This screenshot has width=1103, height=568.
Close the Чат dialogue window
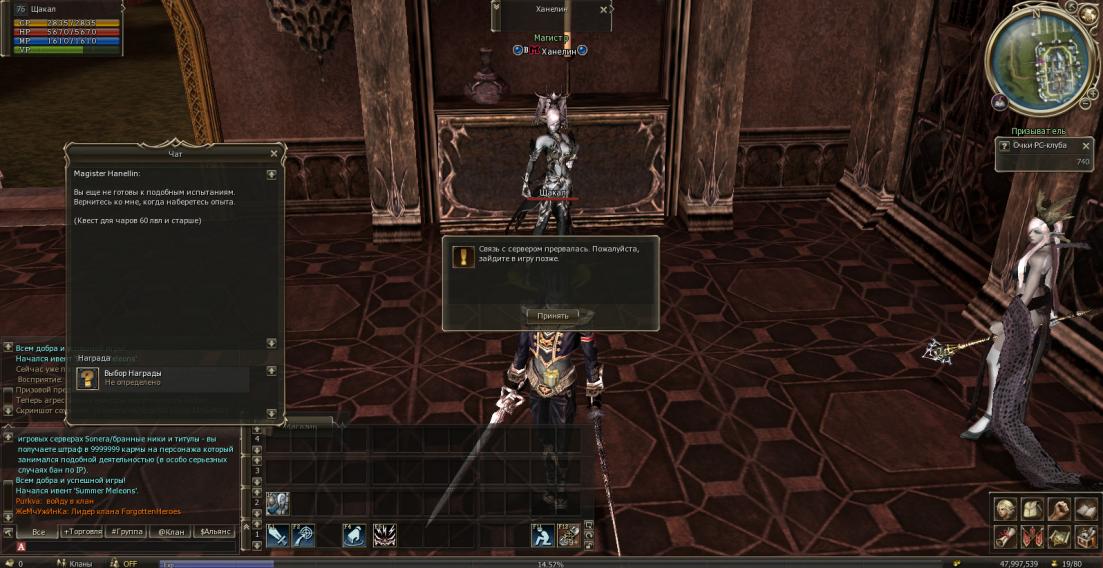(x=274, y=154)
